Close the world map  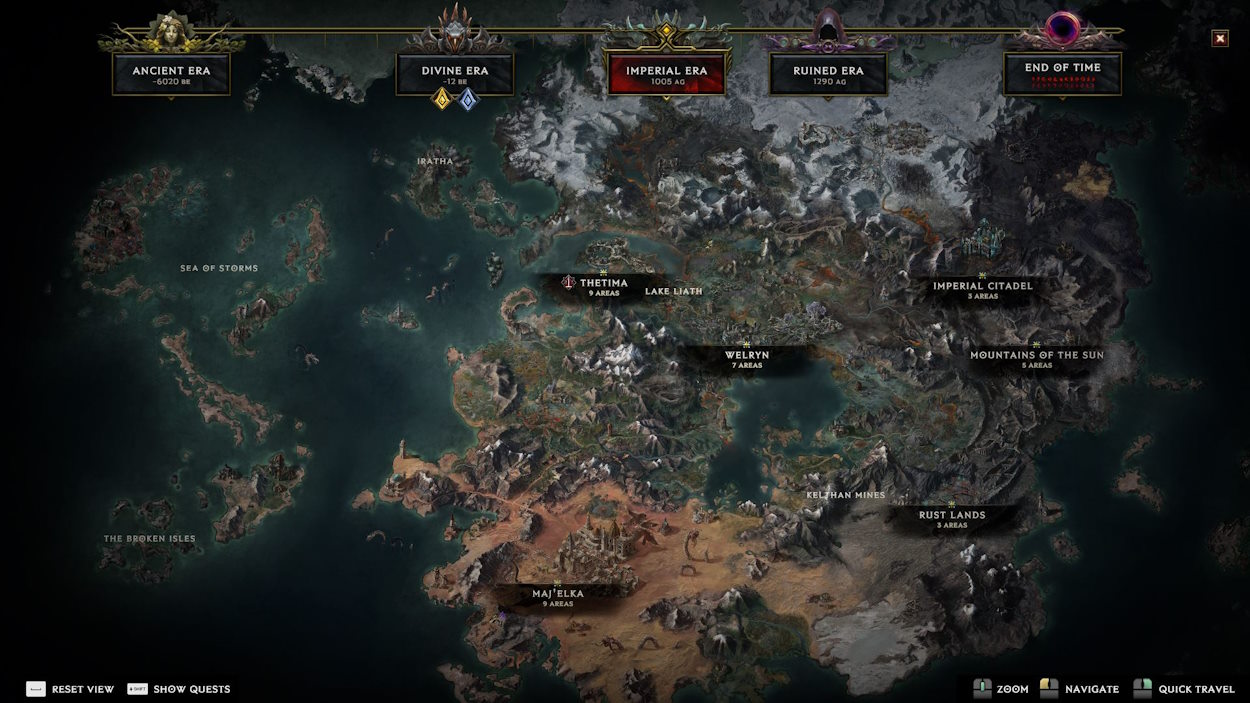[x=1220, y=39]
